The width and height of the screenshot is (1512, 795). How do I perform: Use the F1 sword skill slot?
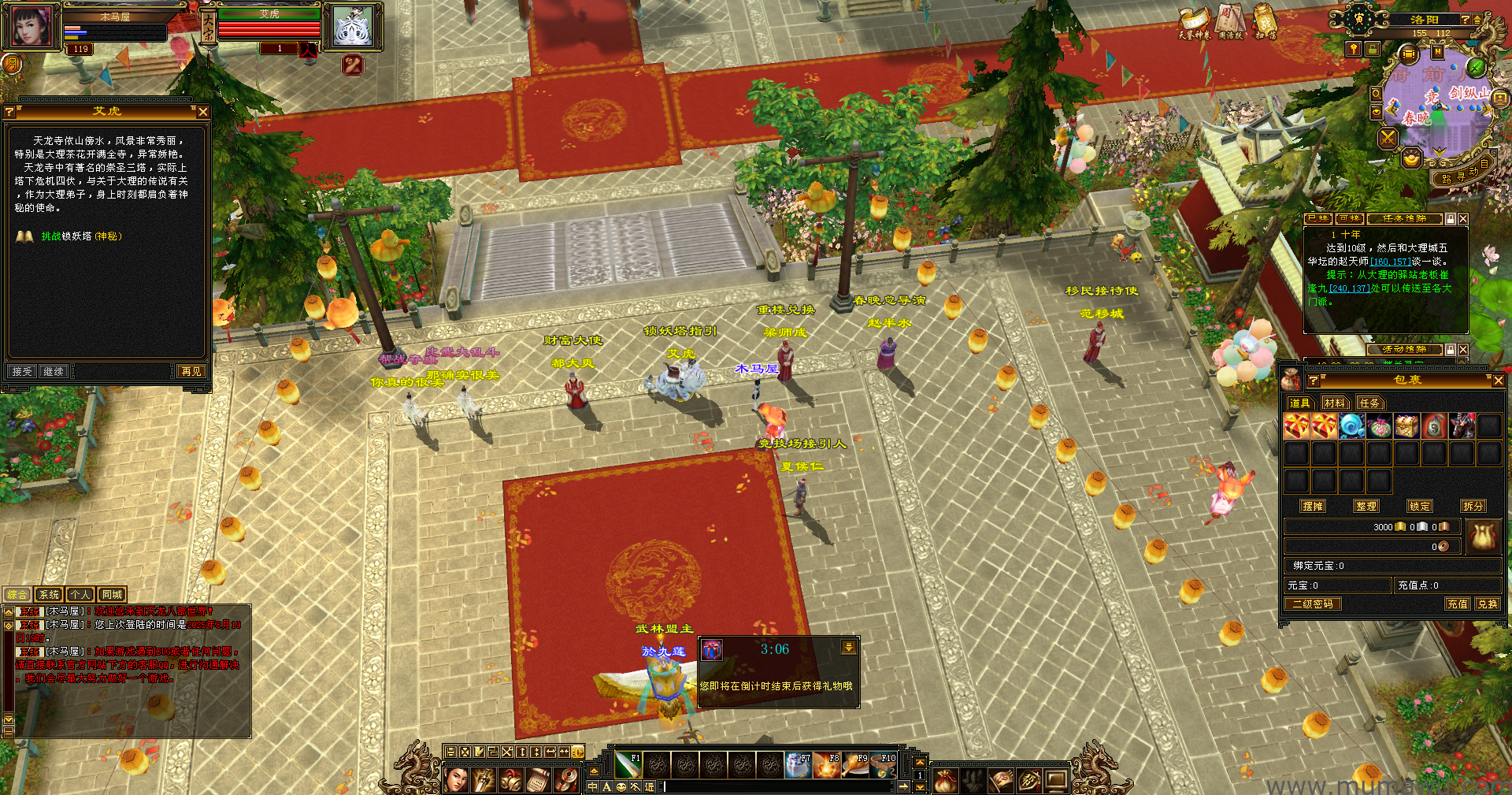pos(628,764)
